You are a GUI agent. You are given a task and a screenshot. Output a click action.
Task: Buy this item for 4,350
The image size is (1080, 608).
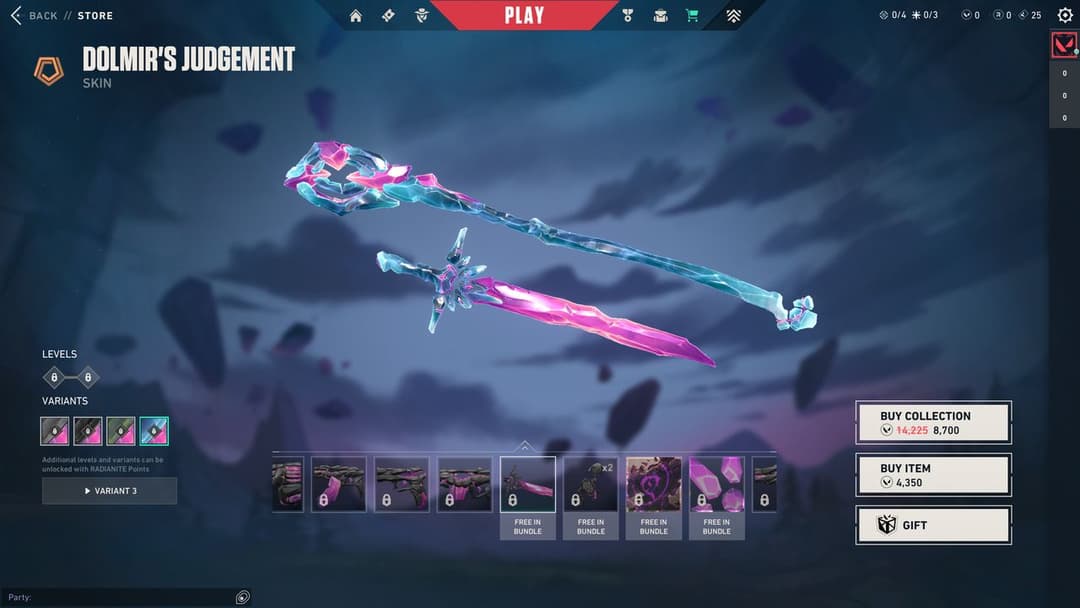(933, 475)
